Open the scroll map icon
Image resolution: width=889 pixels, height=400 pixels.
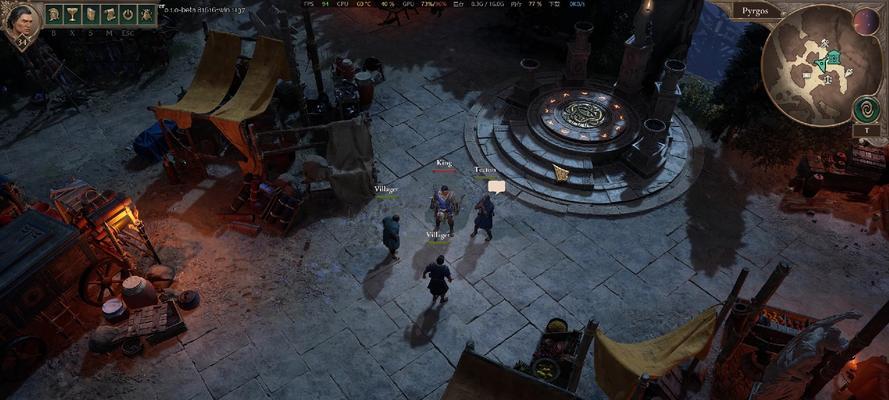tap(109, 15)
